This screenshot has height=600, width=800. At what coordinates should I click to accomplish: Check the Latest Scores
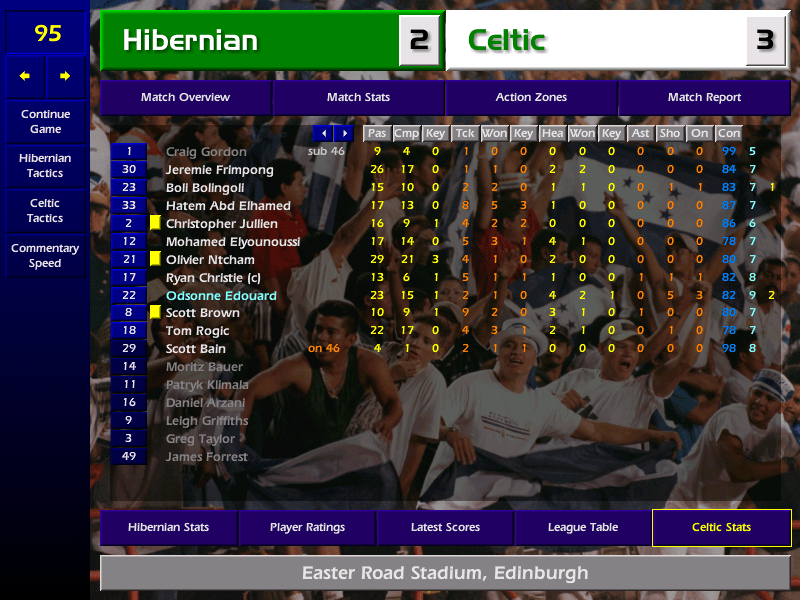point(445,528)
